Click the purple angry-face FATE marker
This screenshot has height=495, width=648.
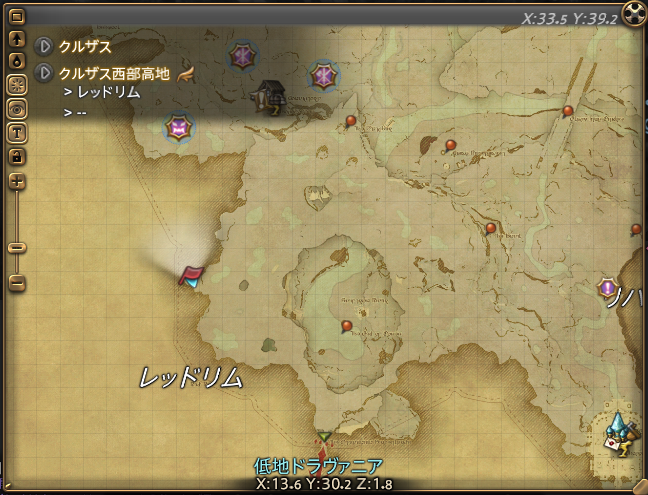(x=179, y=127)
